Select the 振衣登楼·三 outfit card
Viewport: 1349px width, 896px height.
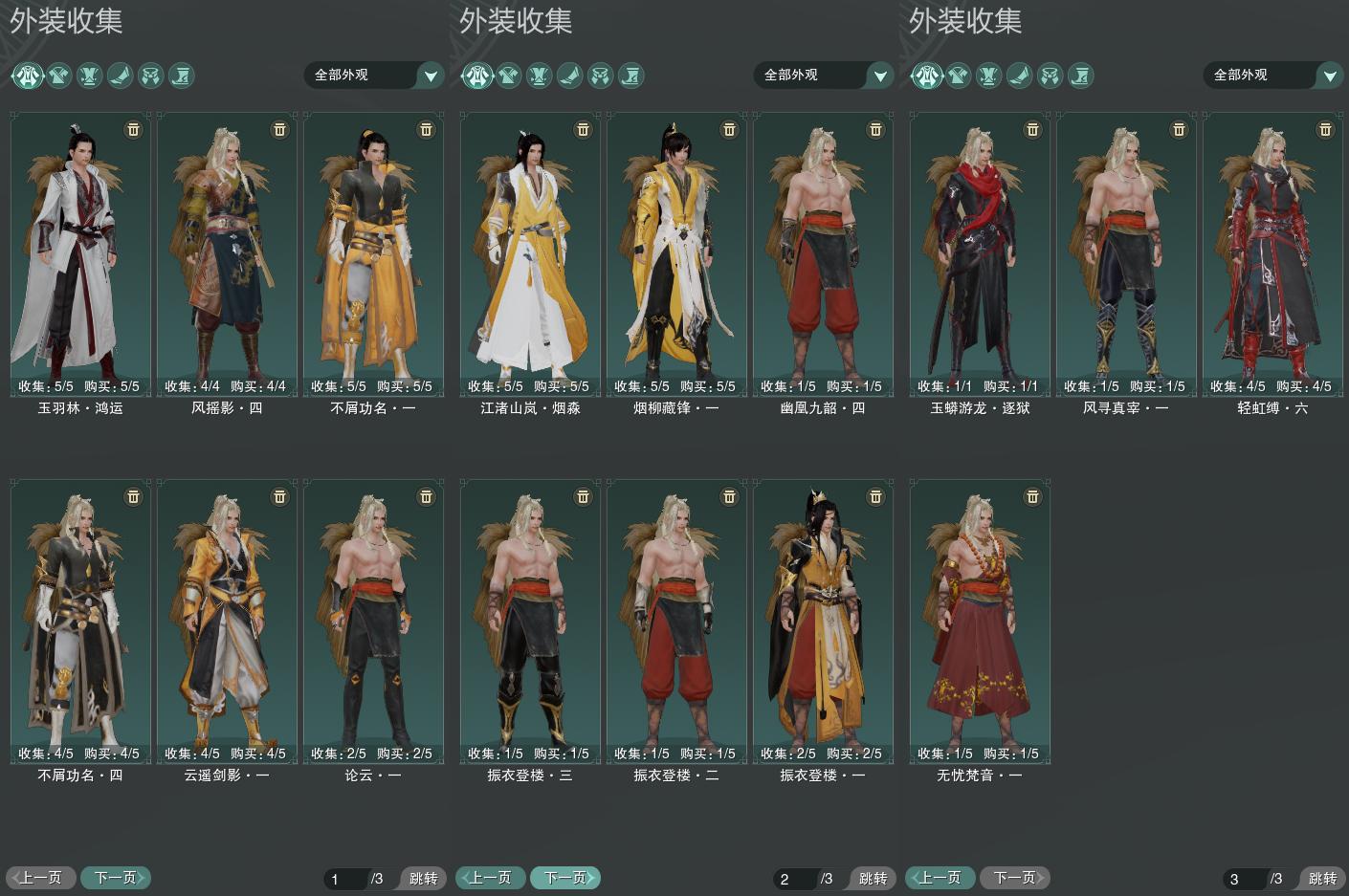[530, 621]
